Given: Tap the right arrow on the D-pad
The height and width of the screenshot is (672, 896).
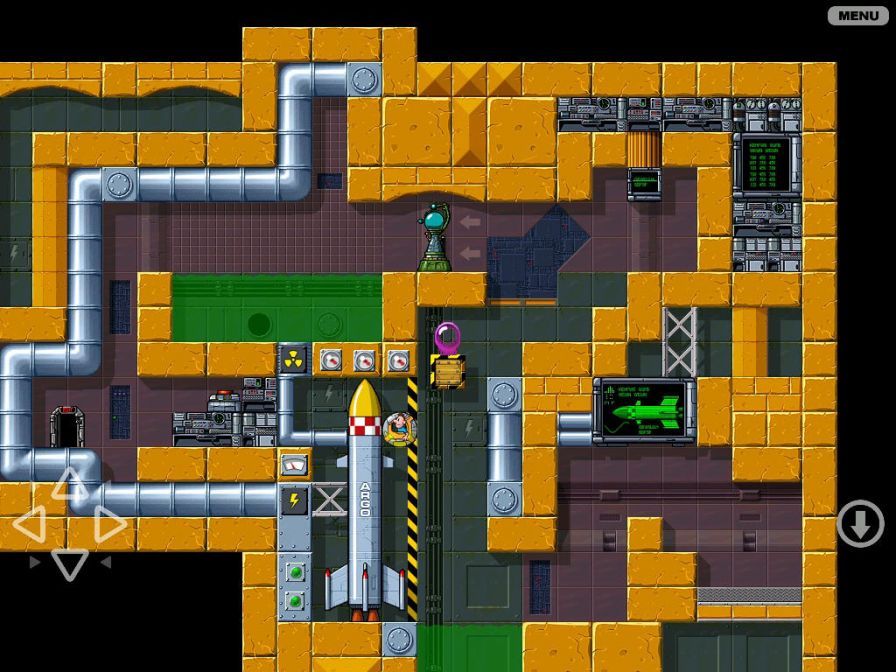Looking at the screenshot, I should (109, 524).
